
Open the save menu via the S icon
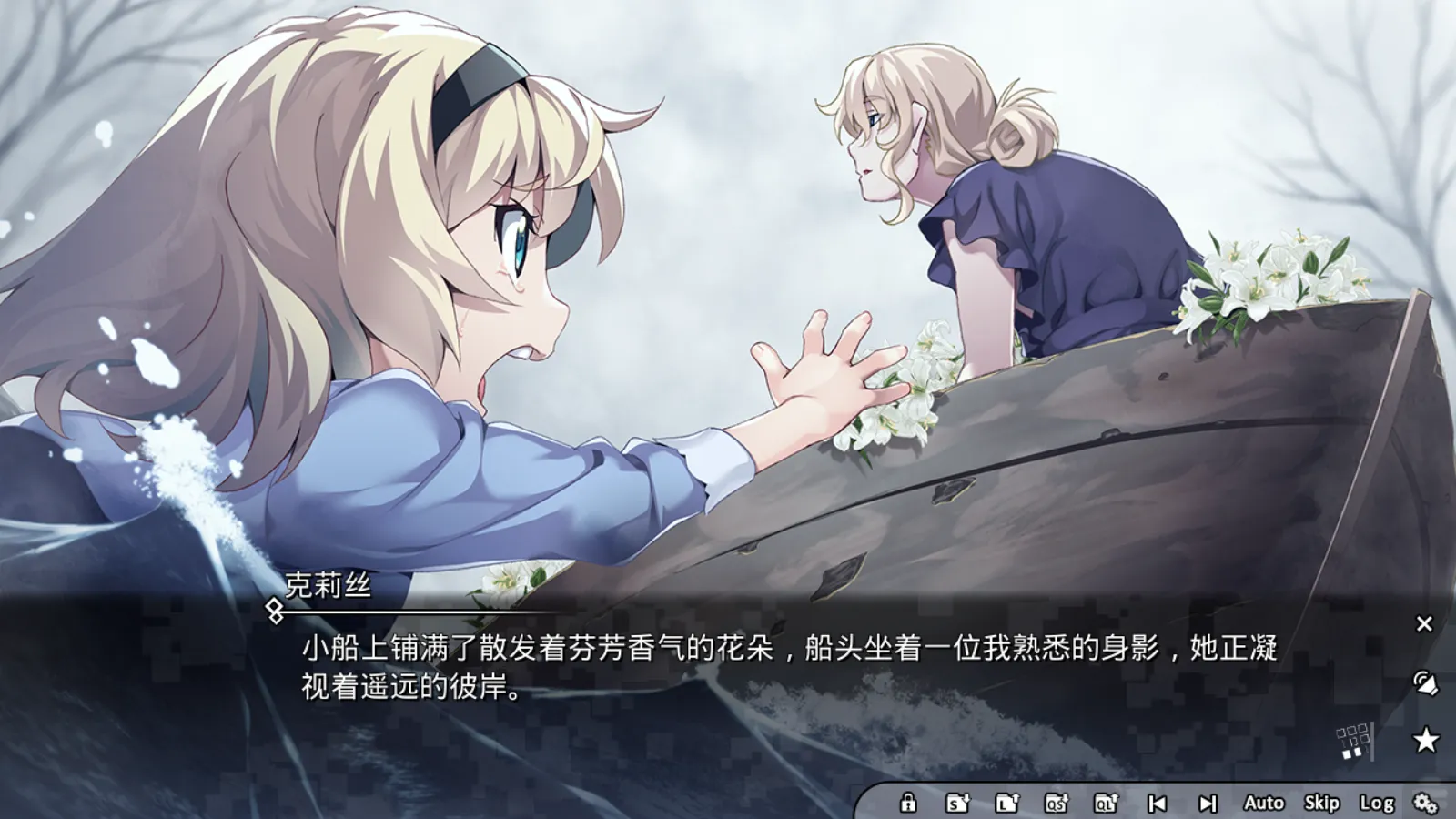pos(959,804)
